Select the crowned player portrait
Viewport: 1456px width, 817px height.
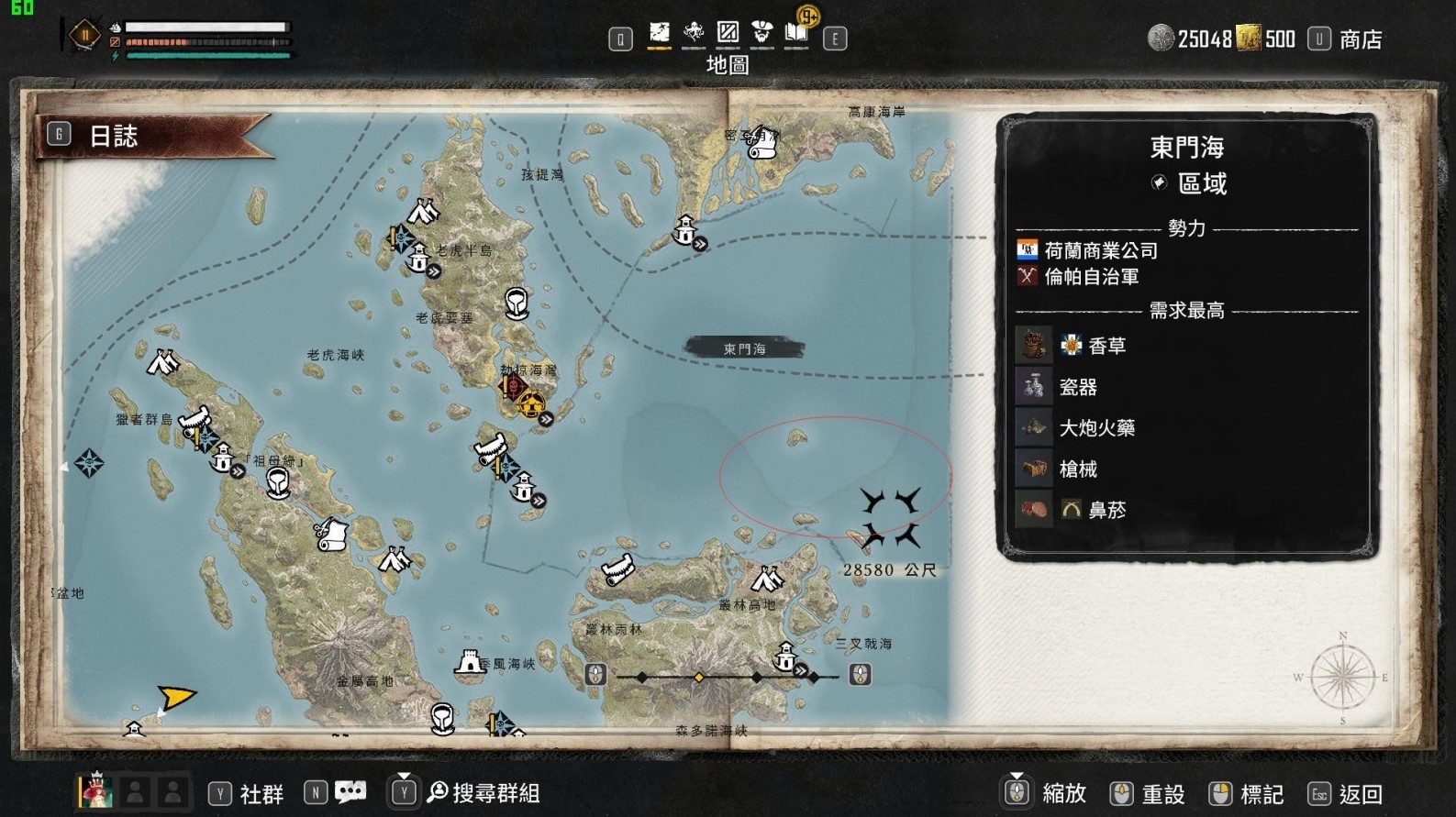pyautogui.click(x=95, y=792)
